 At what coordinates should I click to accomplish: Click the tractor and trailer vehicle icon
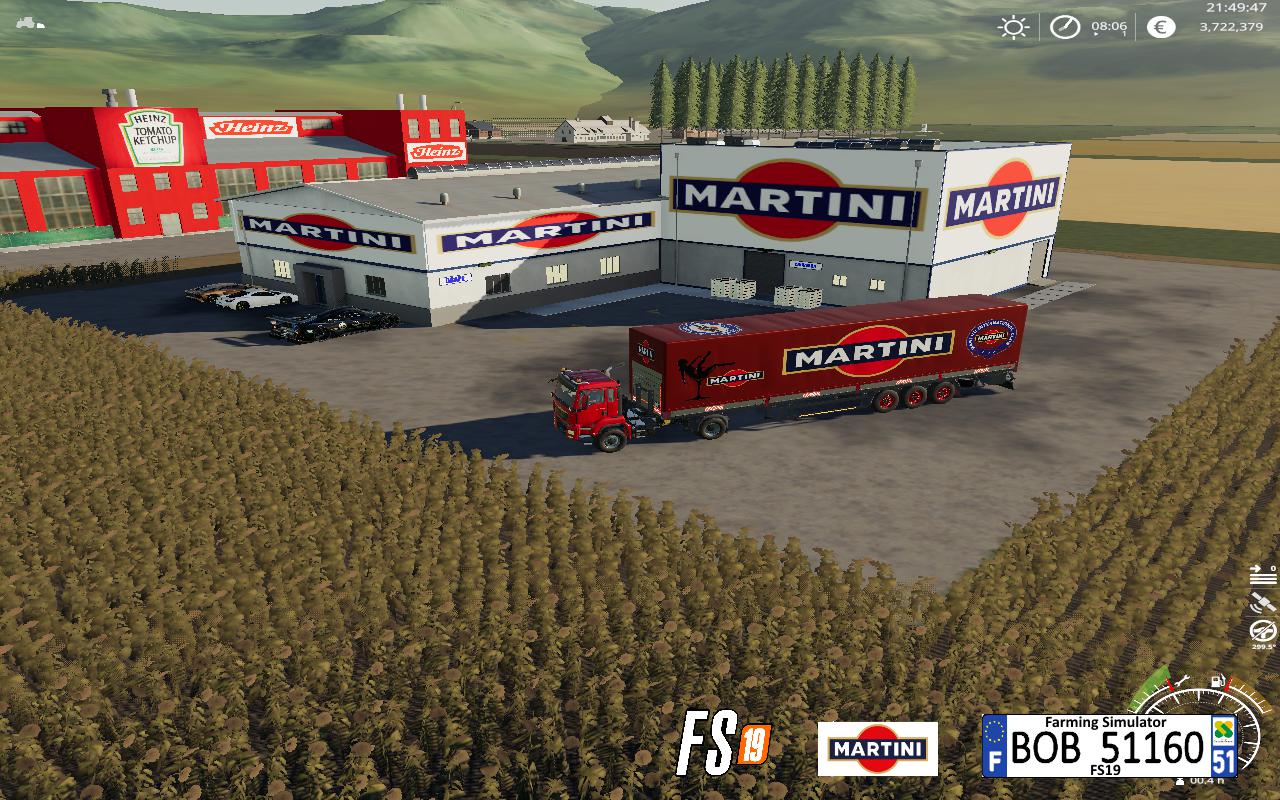coord(30,23)
